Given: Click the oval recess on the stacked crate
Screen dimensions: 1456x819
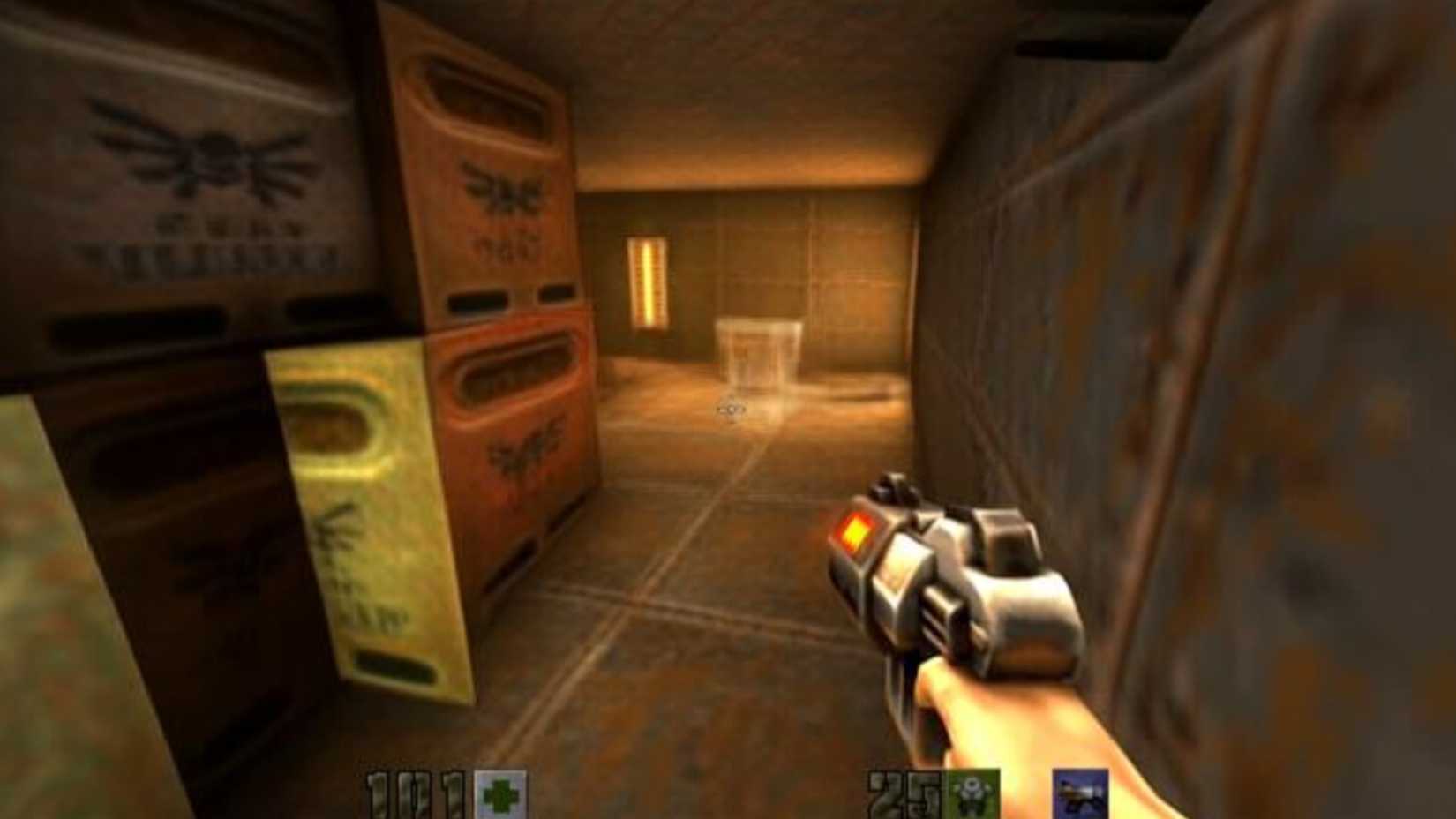Looking at the screenshot, I should point(512,371).
